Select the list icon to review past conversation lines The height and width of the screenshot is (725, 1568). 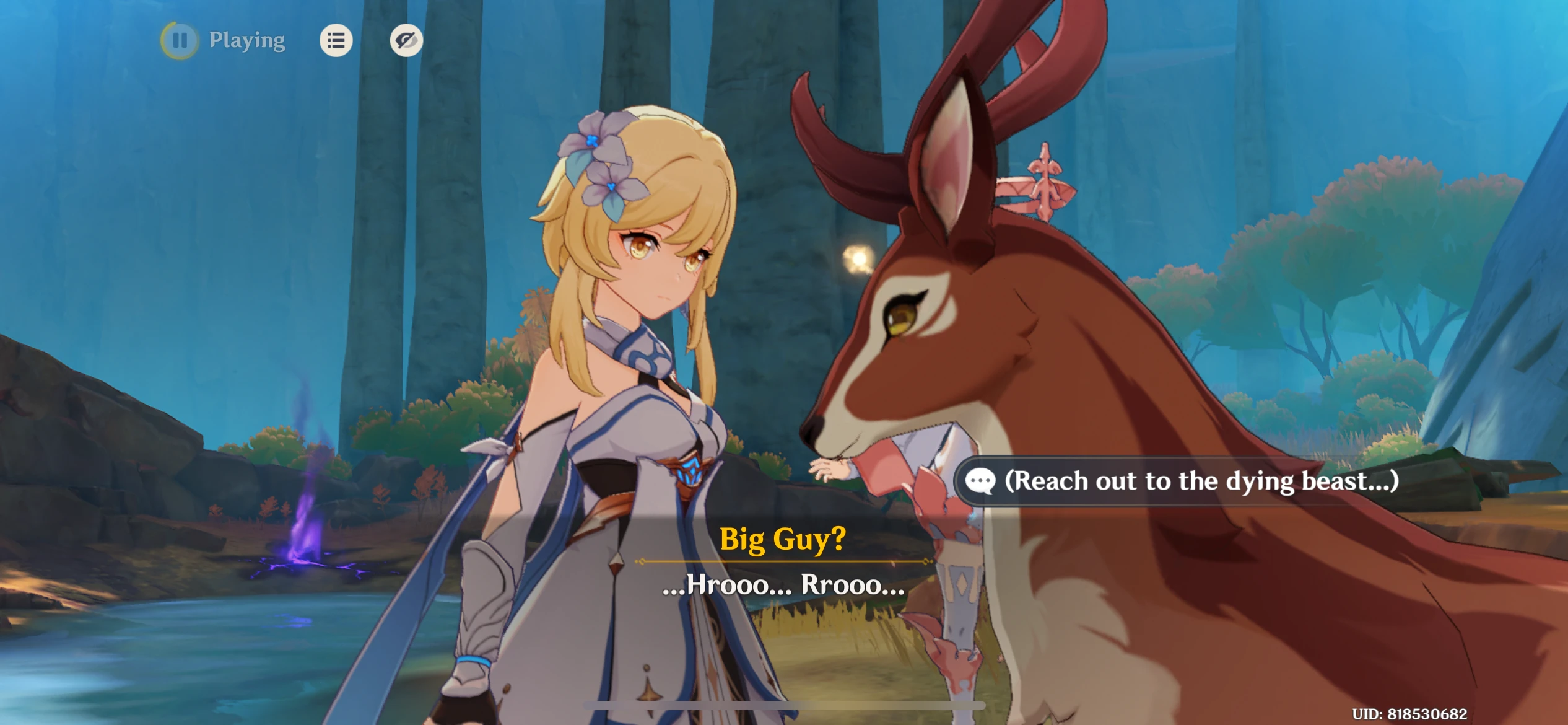point(336,41)
